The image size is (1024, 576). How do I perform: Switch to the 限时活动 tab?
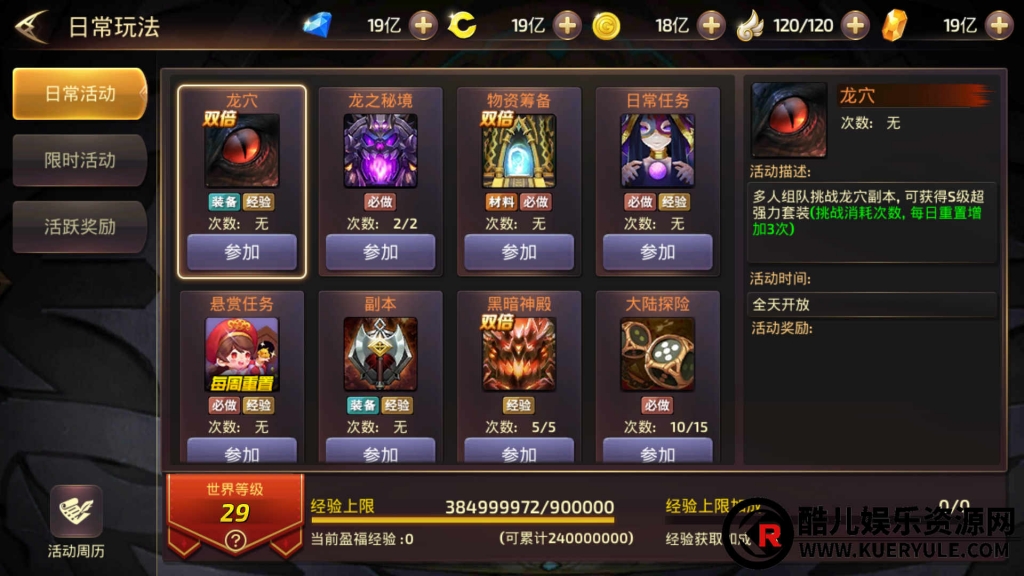pos(80,160)
